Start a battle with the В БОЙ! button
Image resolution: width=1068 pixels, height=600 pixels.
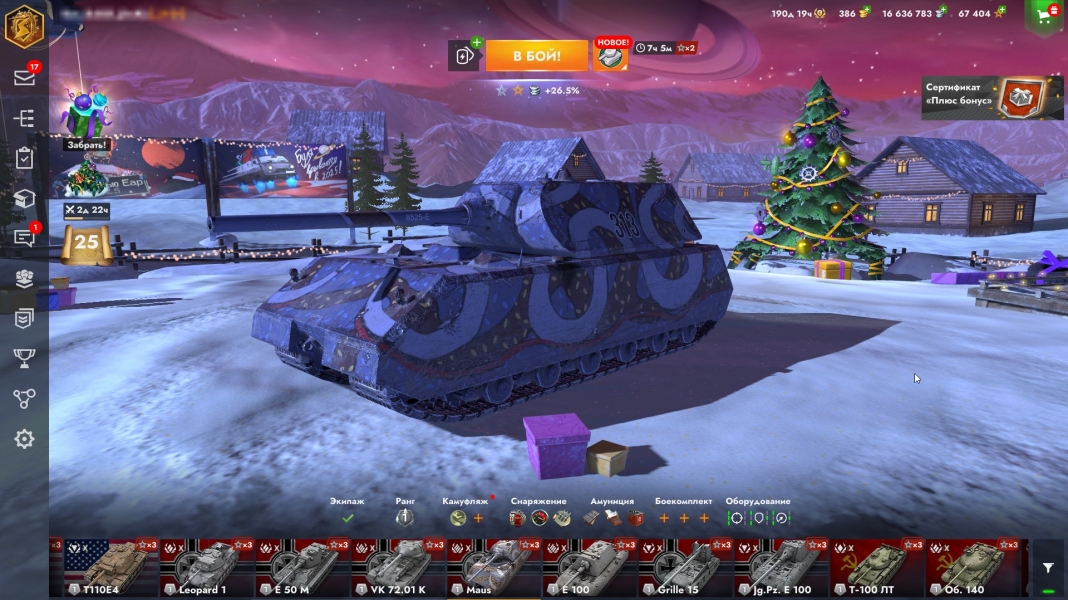[536, 56]
